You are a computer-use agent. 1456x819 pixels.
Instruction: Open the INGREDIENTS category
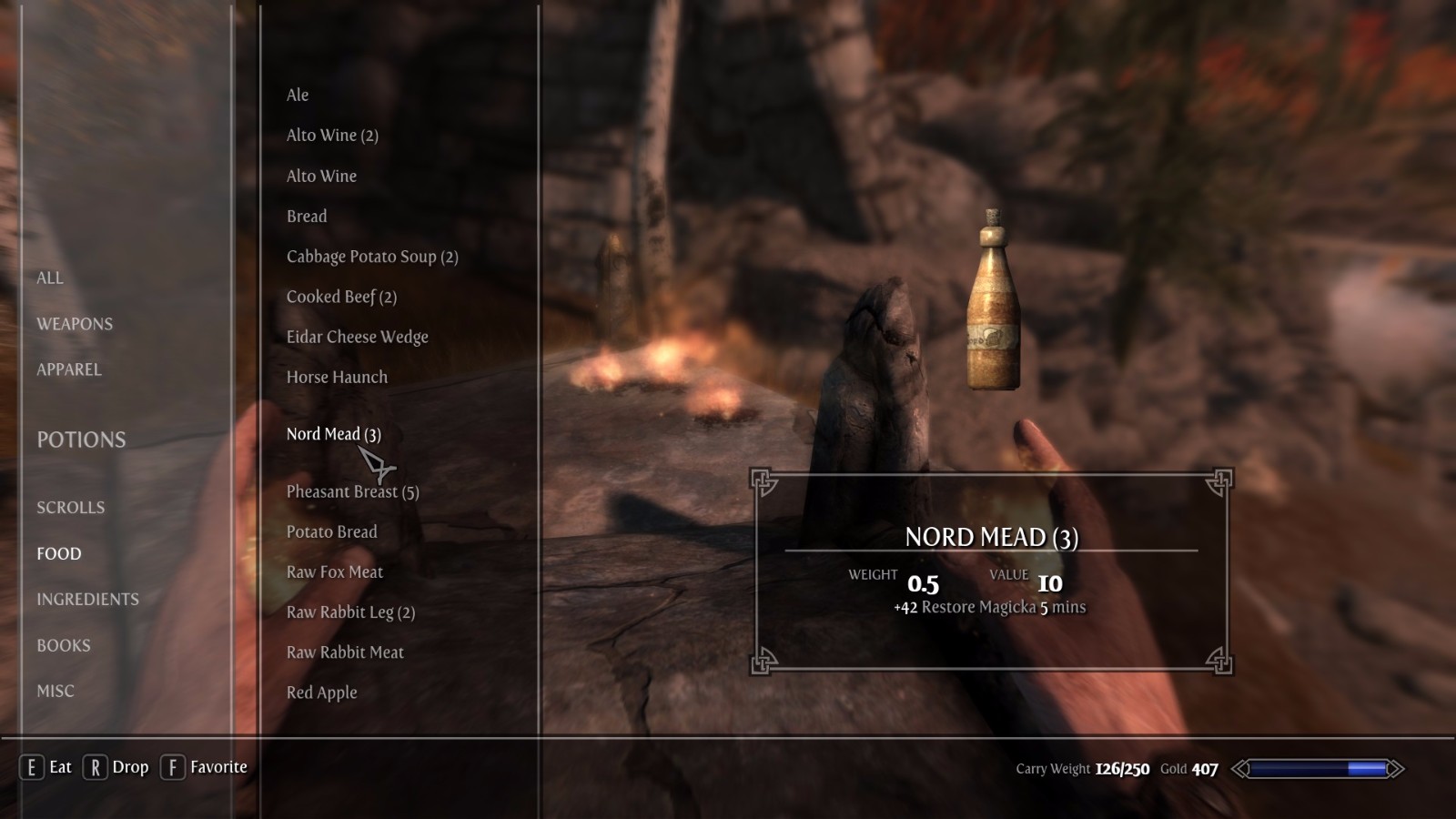87,599
